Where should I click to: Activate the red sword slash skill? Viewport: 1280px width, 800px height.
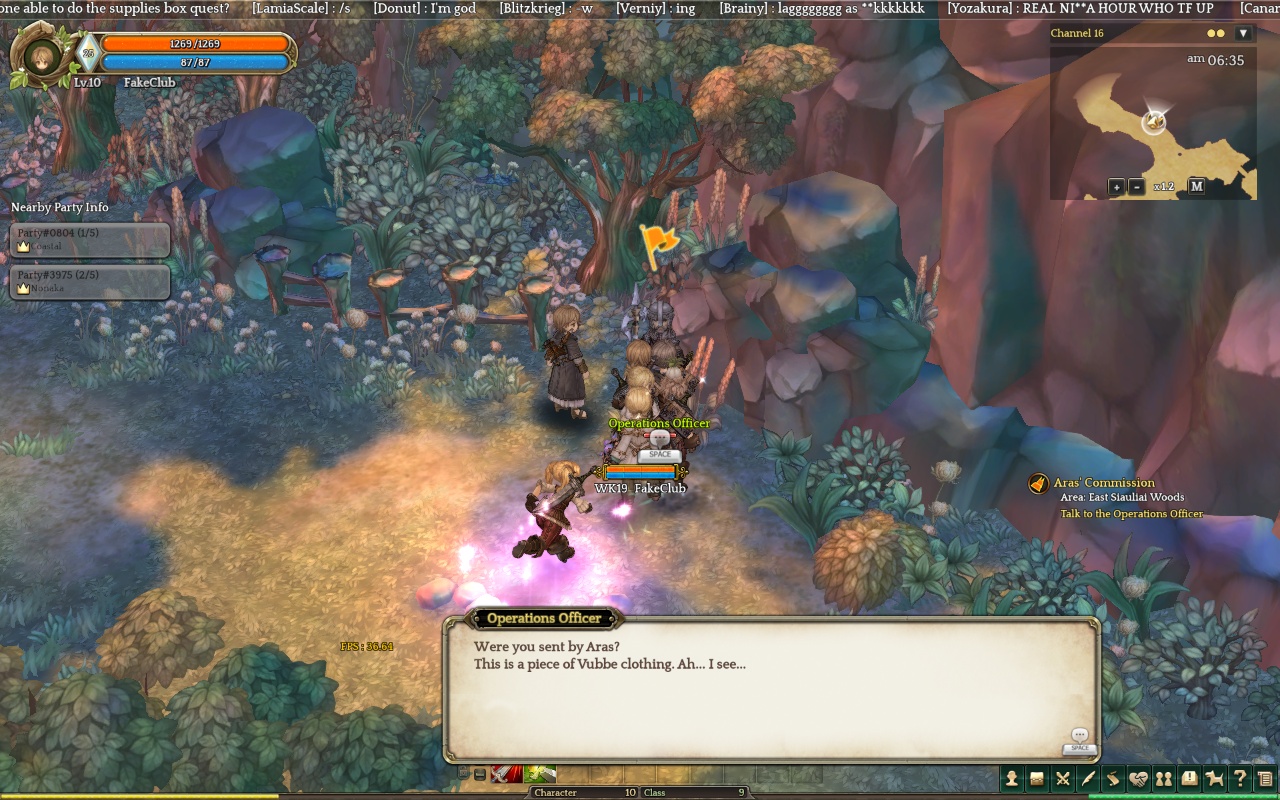click(x=506, y=774)
